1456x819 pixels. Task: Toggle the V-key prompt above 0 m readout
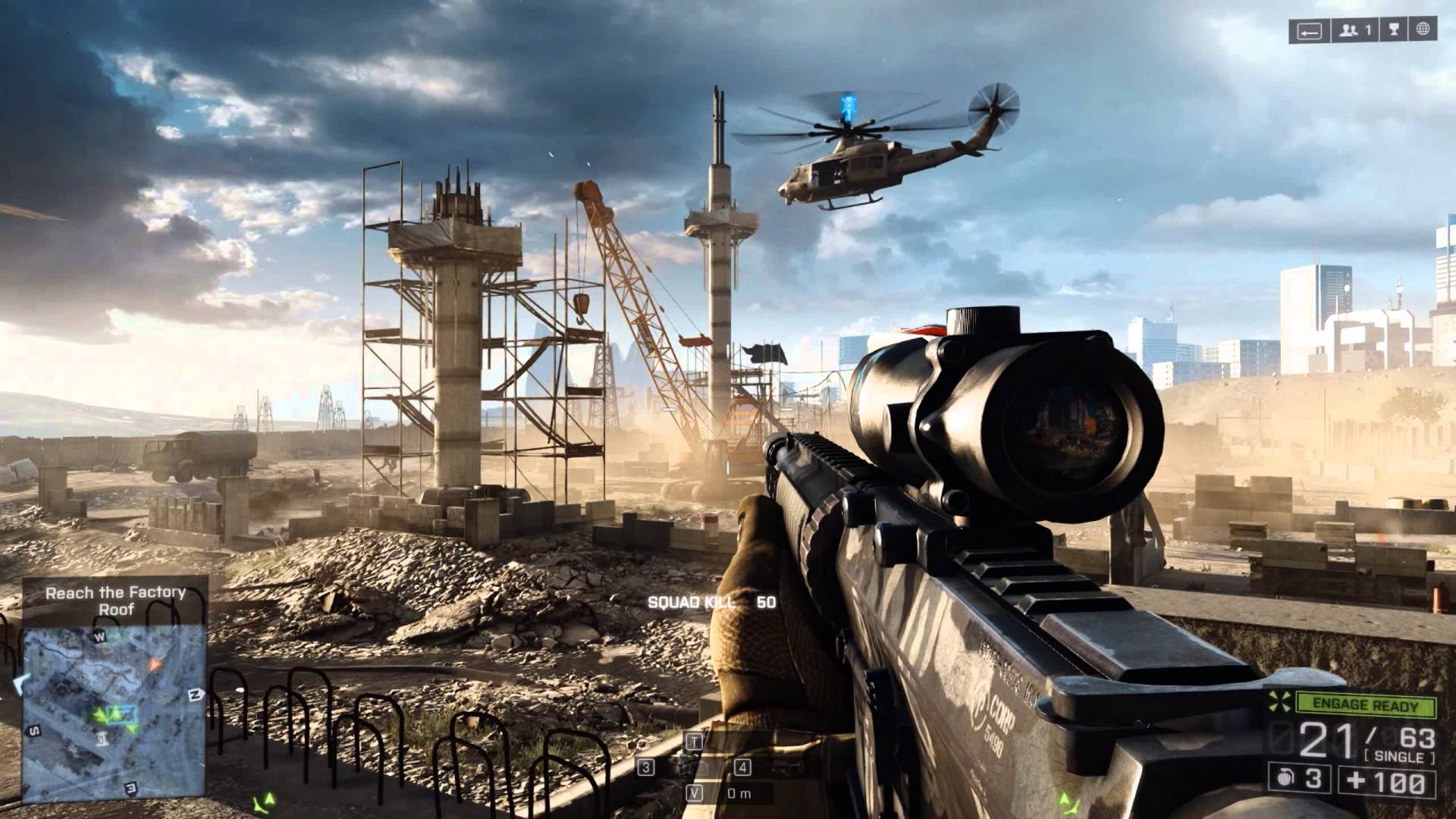click(x=694, y=792)
